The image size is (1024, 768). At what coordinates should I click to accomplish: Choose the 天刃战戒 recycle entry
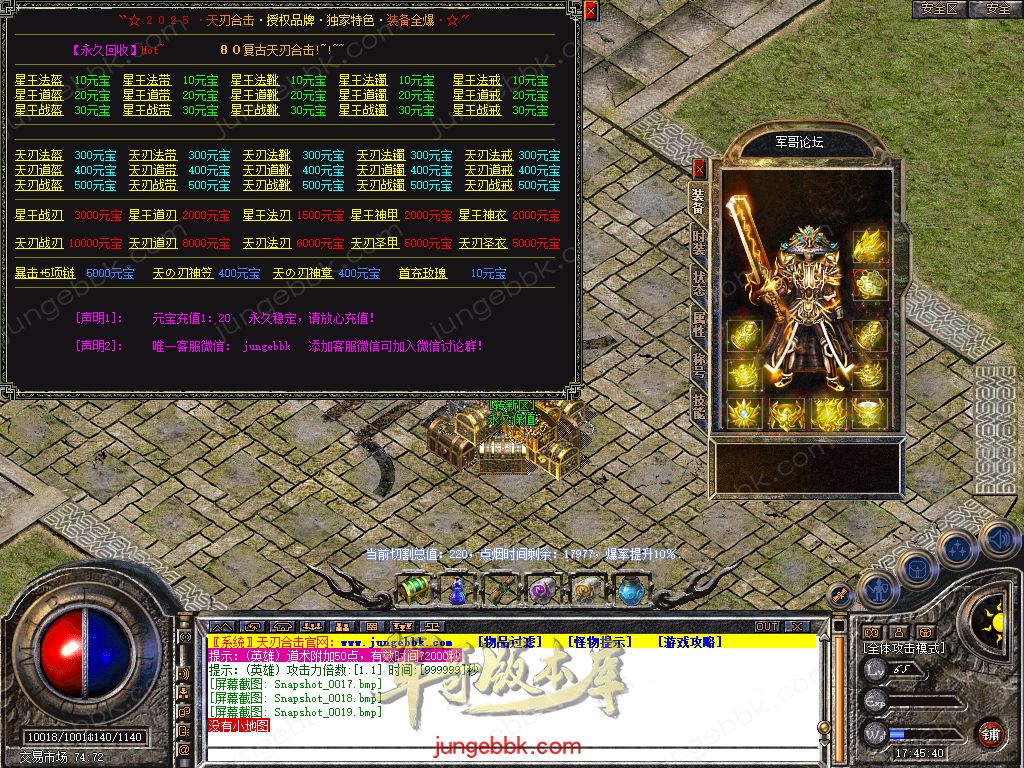(489, 185)
